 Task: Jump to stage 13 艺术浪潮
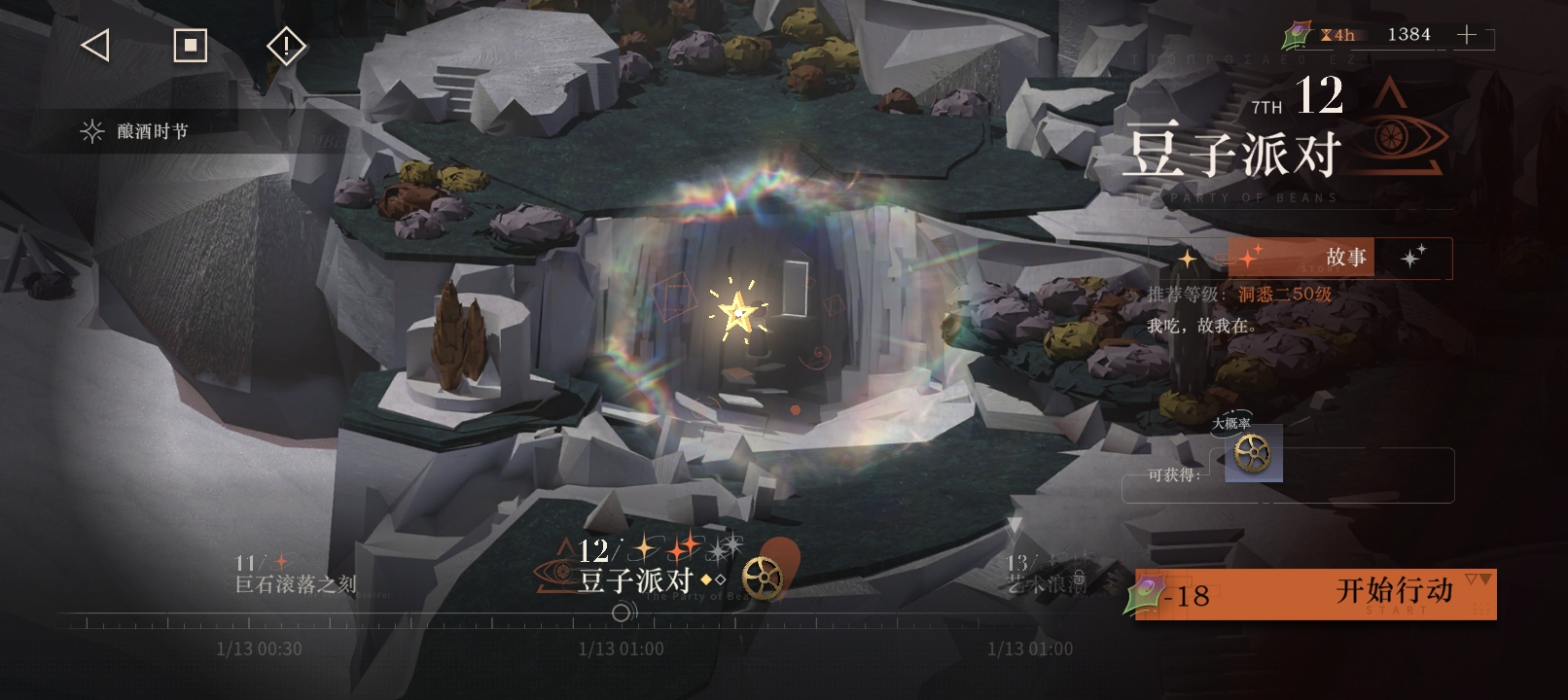pyautogui.click(x=1046, y=575)
